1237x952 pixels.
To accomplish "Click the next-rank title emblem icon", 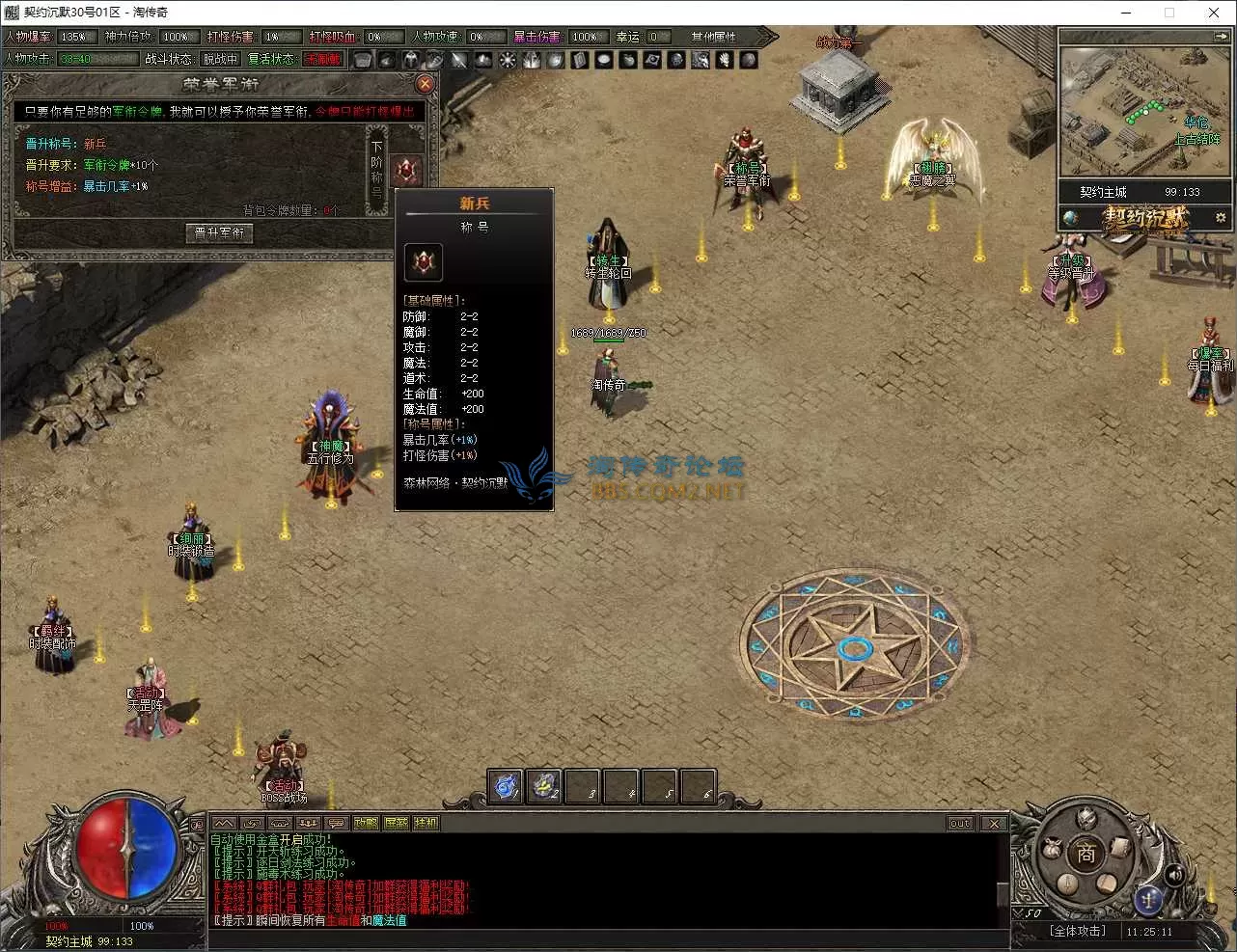I will (x=406, y=172).
